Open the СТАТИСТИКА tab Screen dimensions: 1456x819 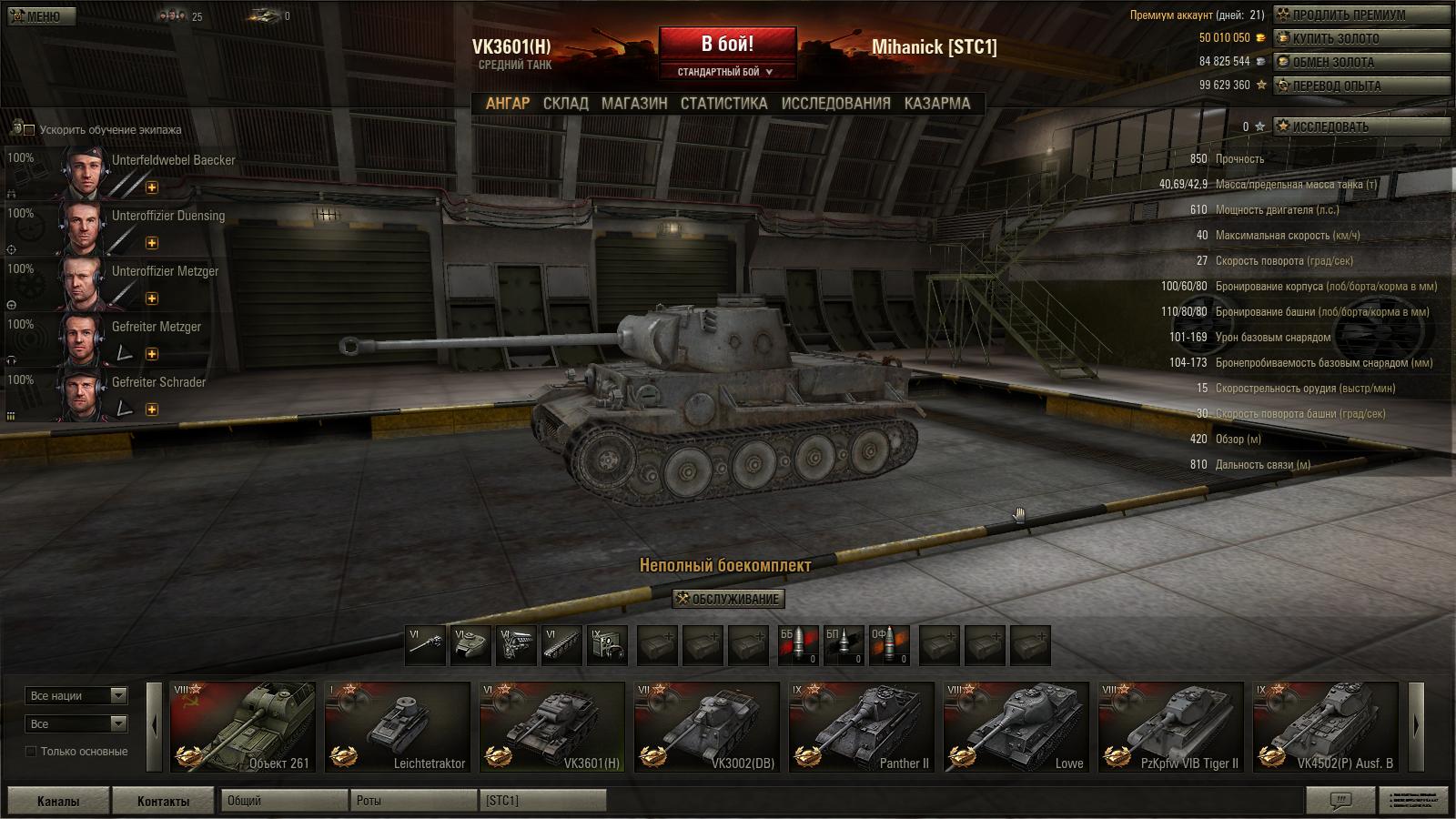pos(723,104)
